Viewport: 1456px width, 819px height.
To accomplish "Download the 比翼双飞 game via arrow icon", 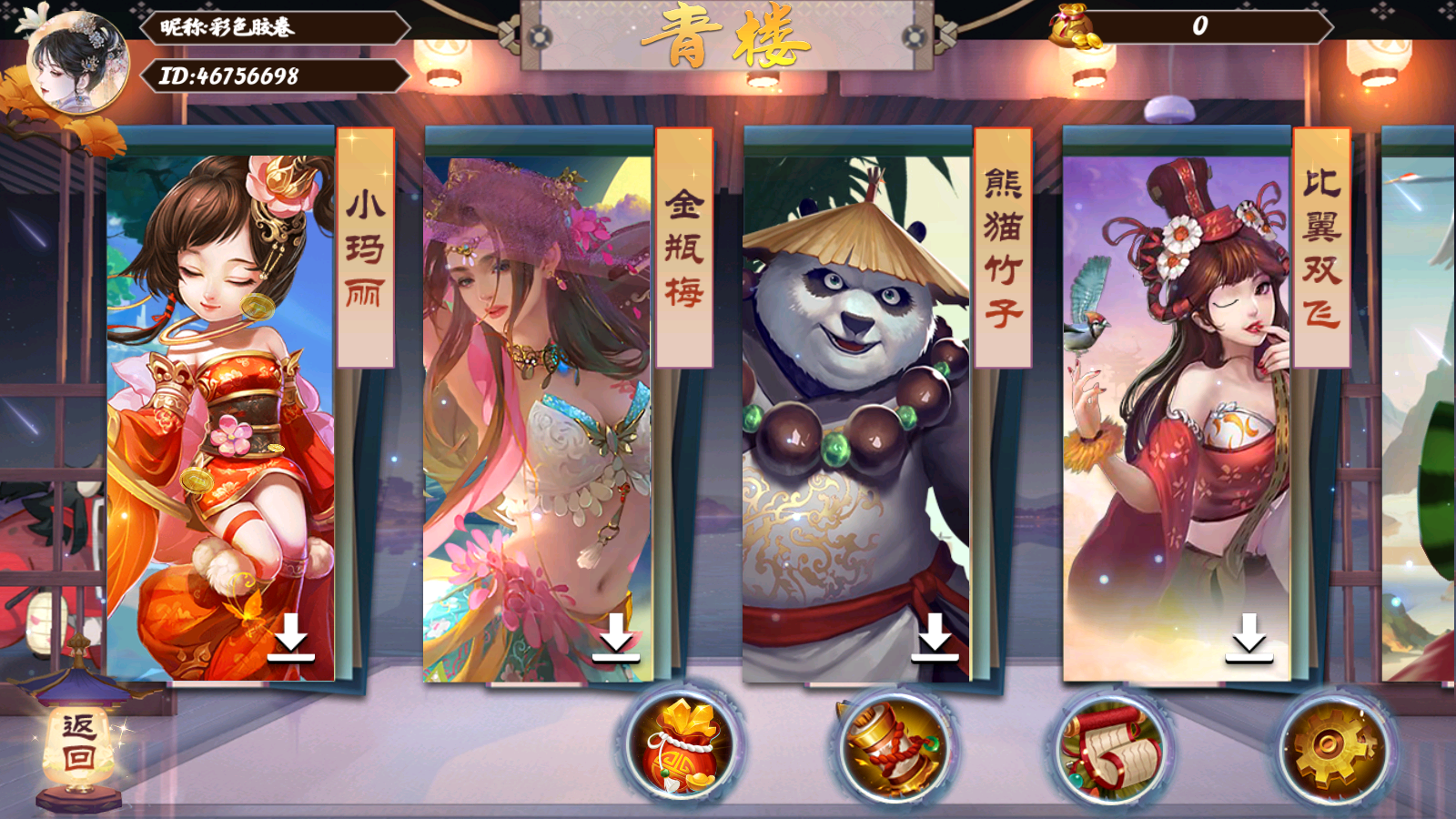I will pos(1249,637).
